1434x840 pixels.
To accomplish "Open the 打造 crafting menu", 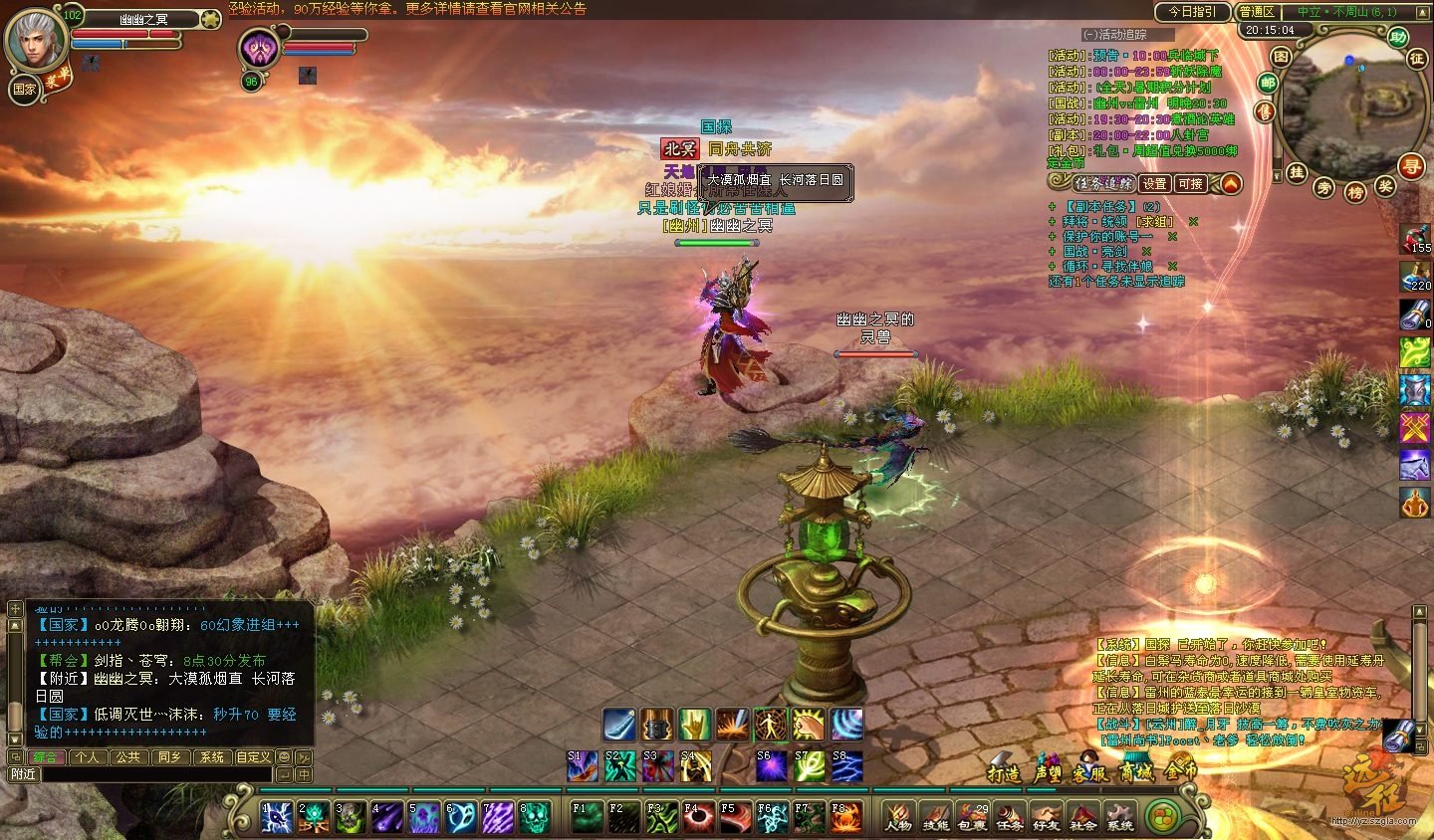I will 1004,771.
